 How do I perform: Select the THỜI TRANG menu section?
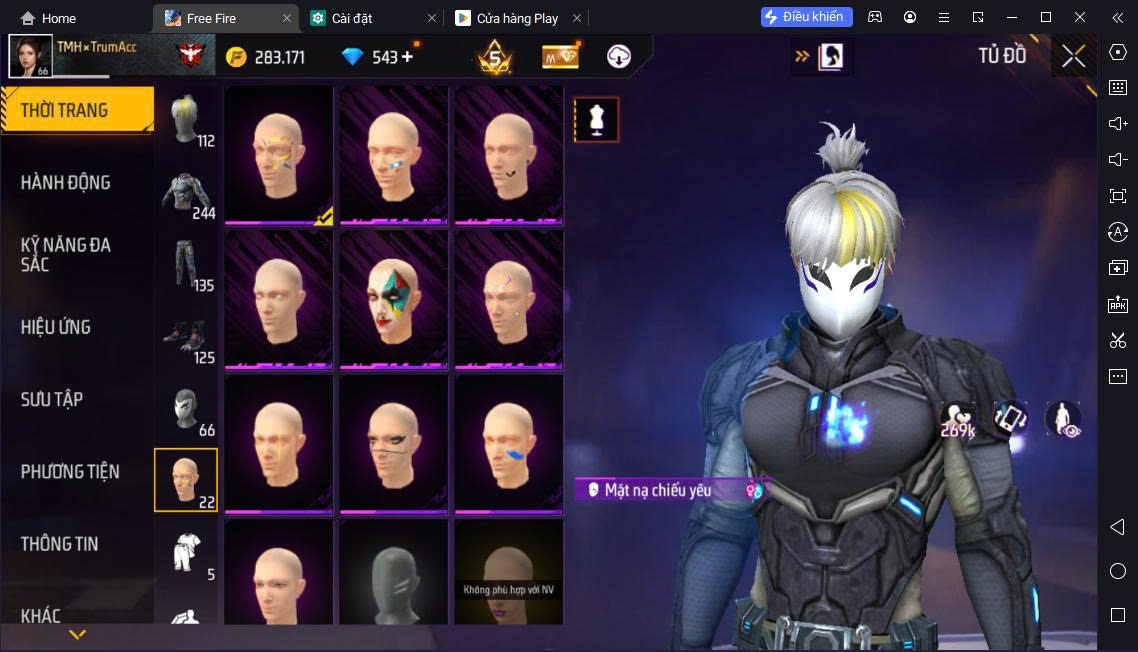[65, 110]
